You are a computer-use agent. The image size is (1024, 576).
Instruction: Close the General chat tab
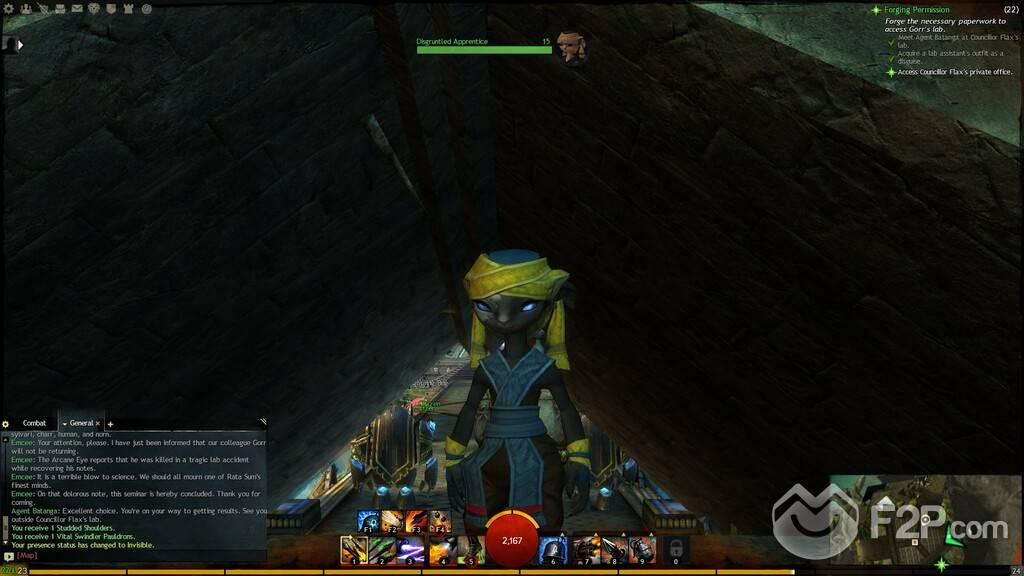coord(98,423)
